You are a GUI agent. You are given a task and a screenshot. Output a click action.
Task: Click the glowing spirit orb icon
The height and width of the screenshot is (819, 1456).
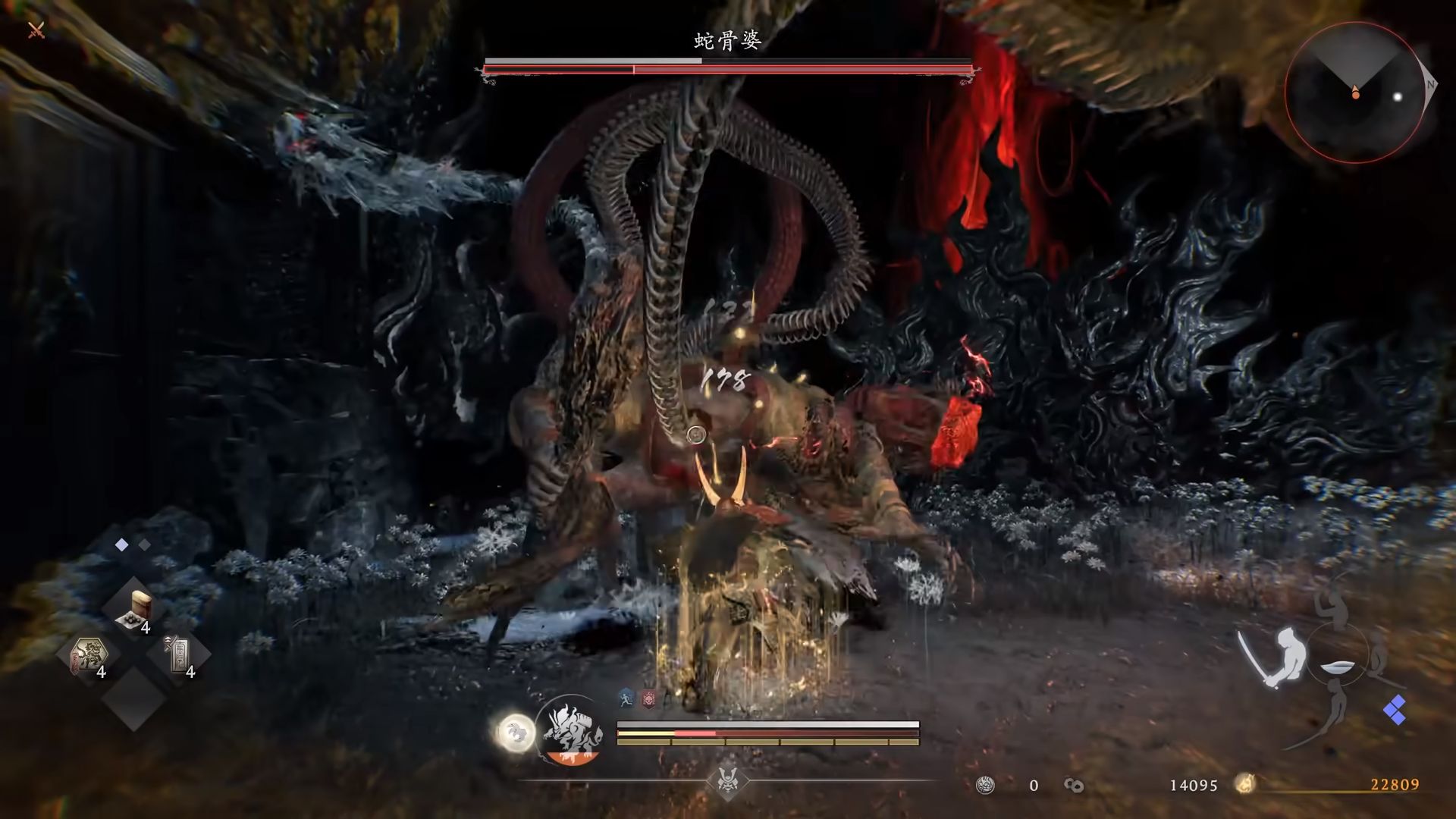click(515, 733)
